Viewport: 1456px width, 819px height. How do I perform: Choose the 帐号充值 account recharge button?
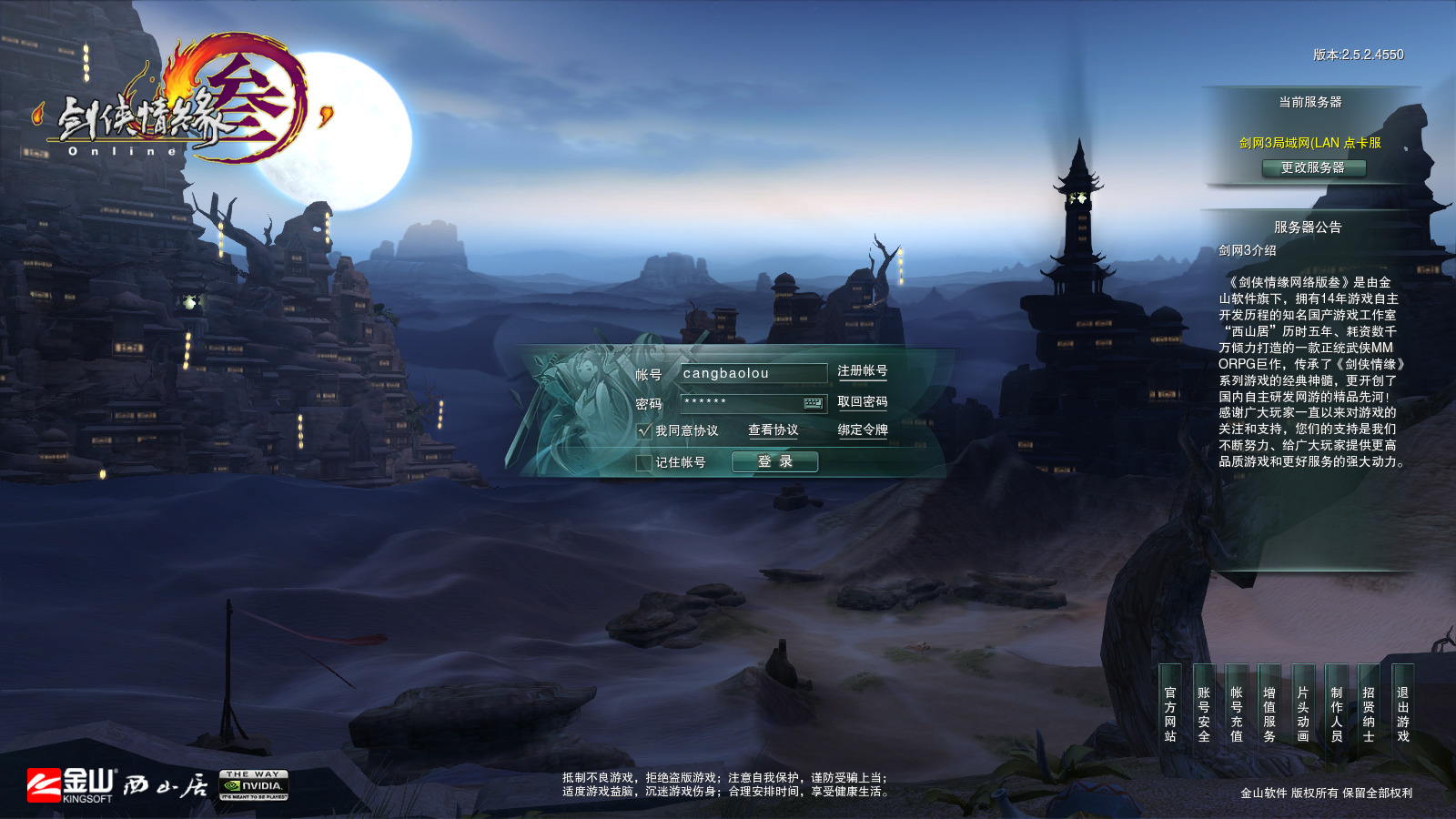pyautogui.click(x=1237, y=714)
